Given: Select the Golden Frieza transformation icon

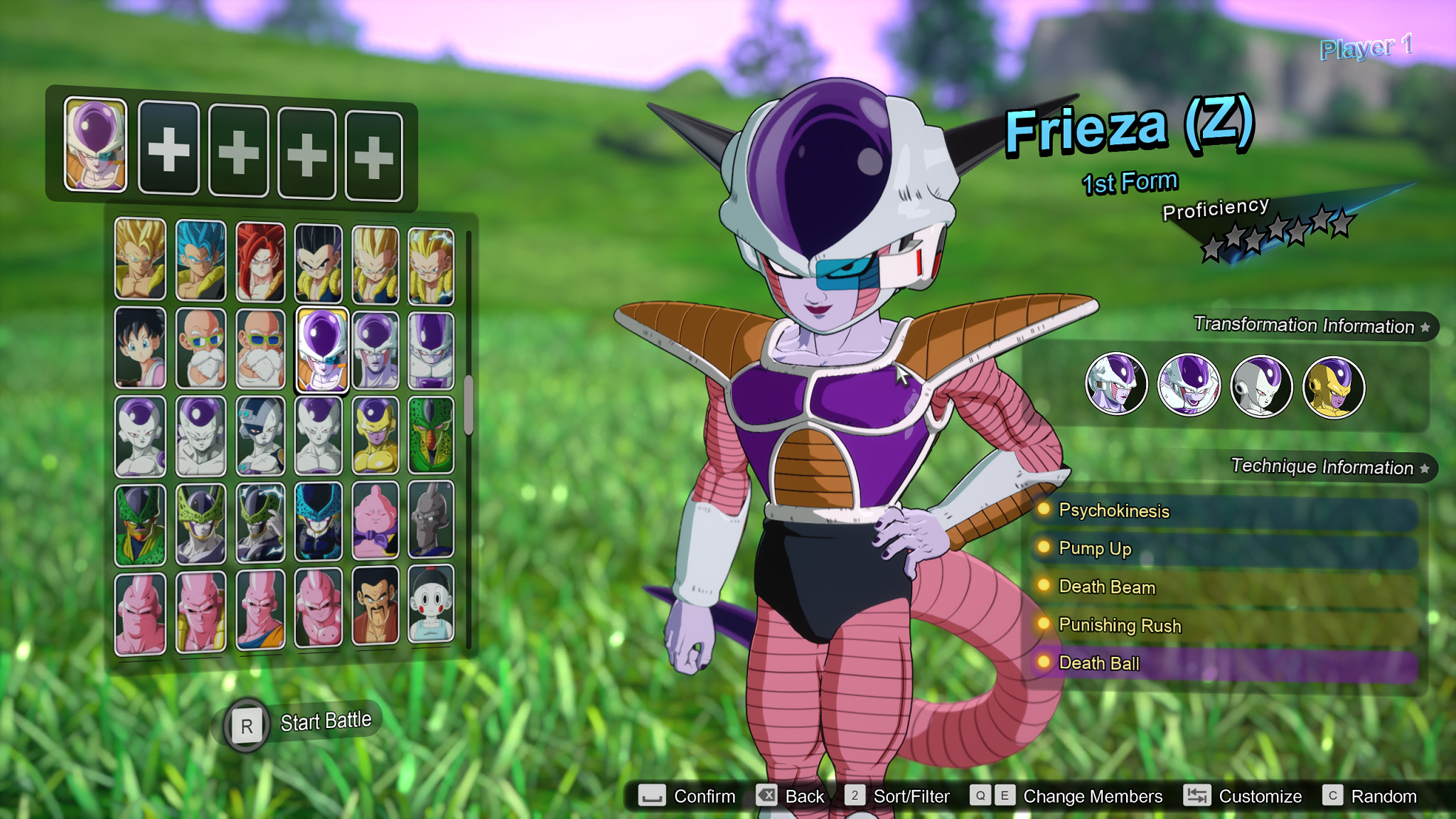Looking at the screenshot, I should pos(1334,384).
